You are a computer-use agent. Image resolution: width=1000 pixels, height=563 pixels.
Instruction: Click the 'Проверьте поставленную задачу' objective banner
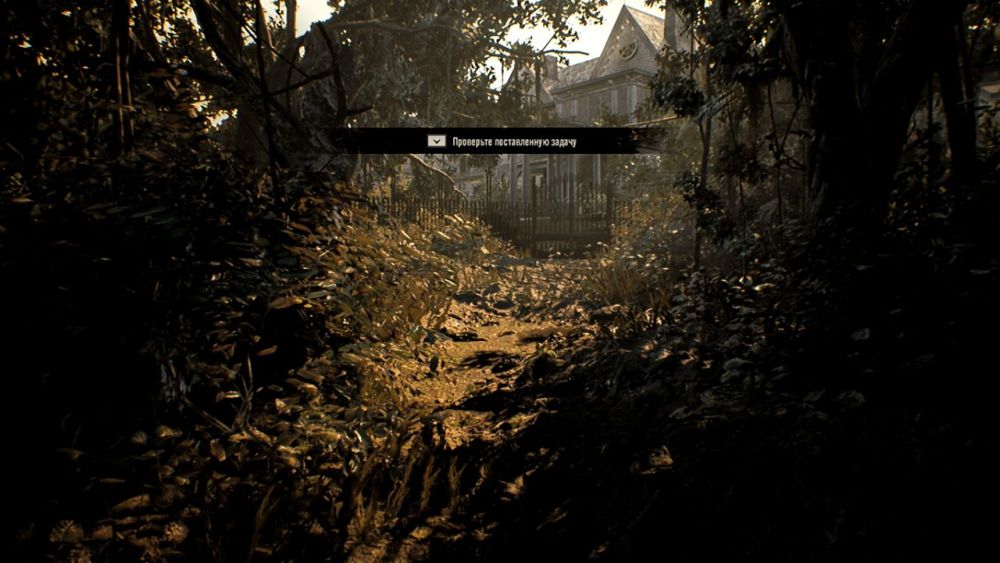[500, 142]
